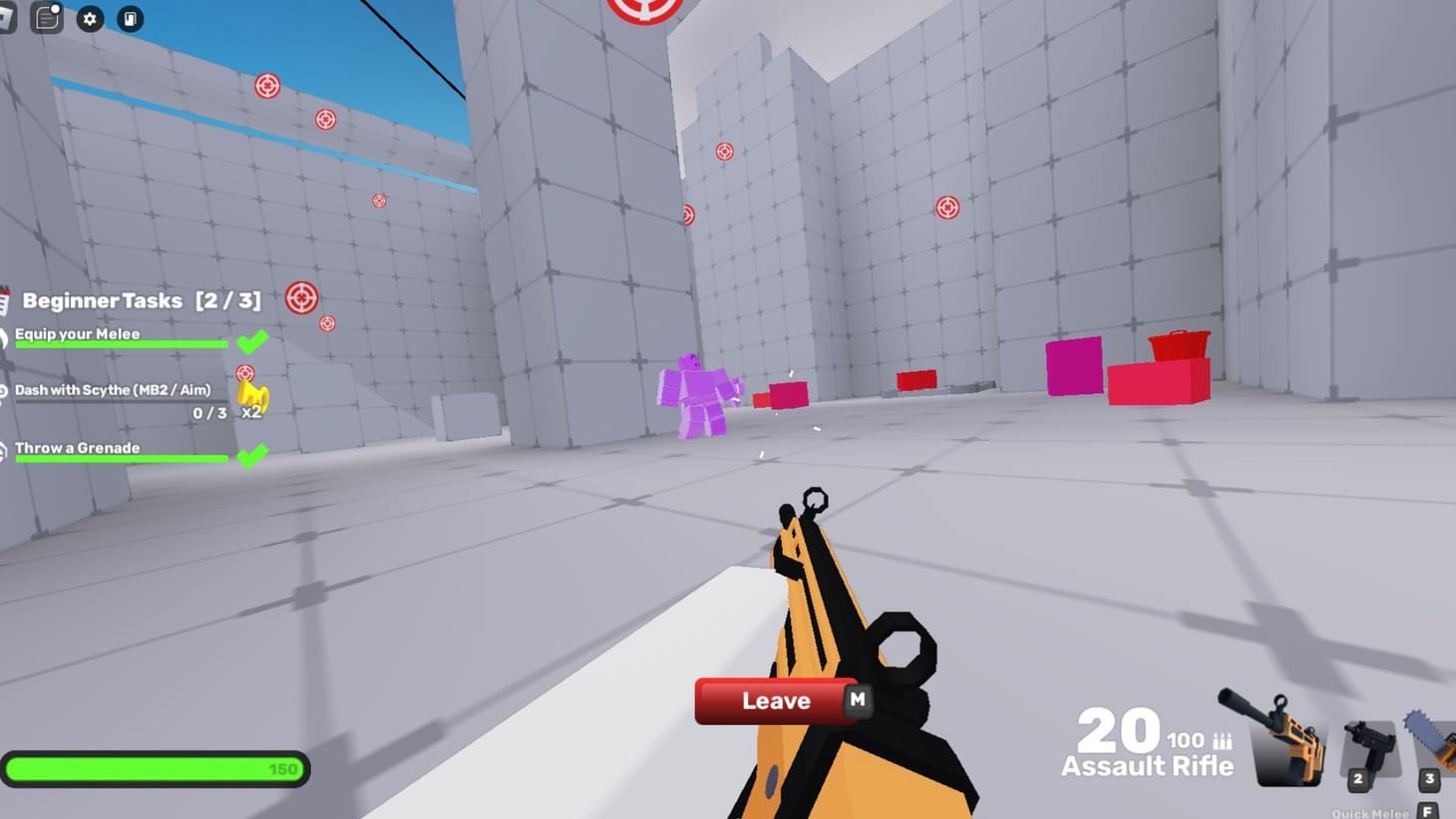Open the Roblox menu at top-left corner
1456x819 pixels.
pyautogui.click(x=8, y=19)
